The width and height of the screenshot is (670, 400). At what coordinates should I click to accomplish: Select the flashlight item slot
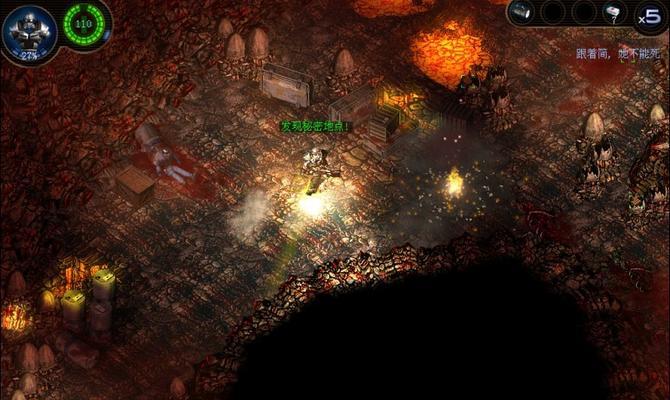pyautogui.click(x=520, y=12)
